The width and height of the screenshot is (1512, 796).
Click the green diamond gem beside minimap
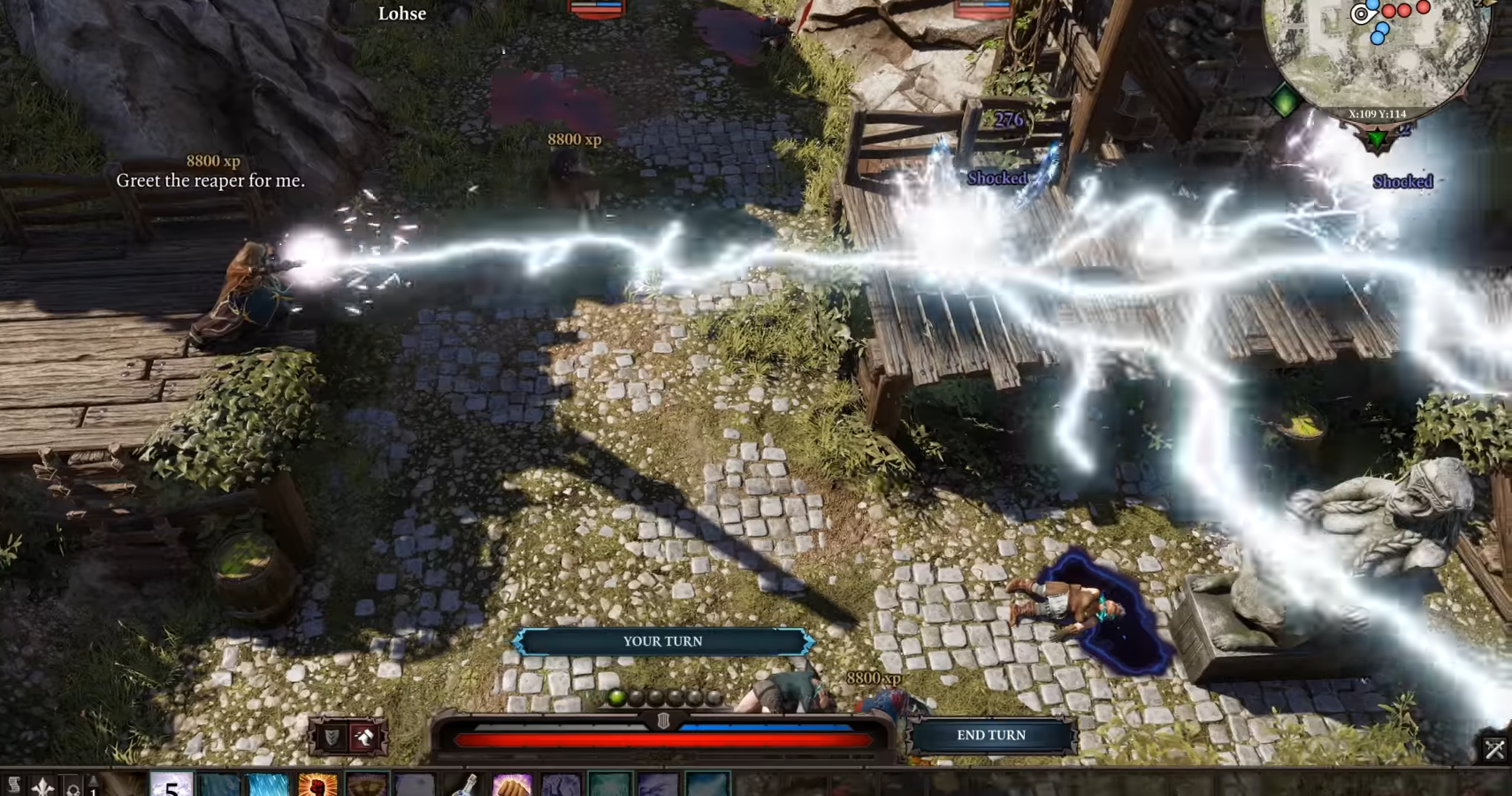click(1285, 101)
